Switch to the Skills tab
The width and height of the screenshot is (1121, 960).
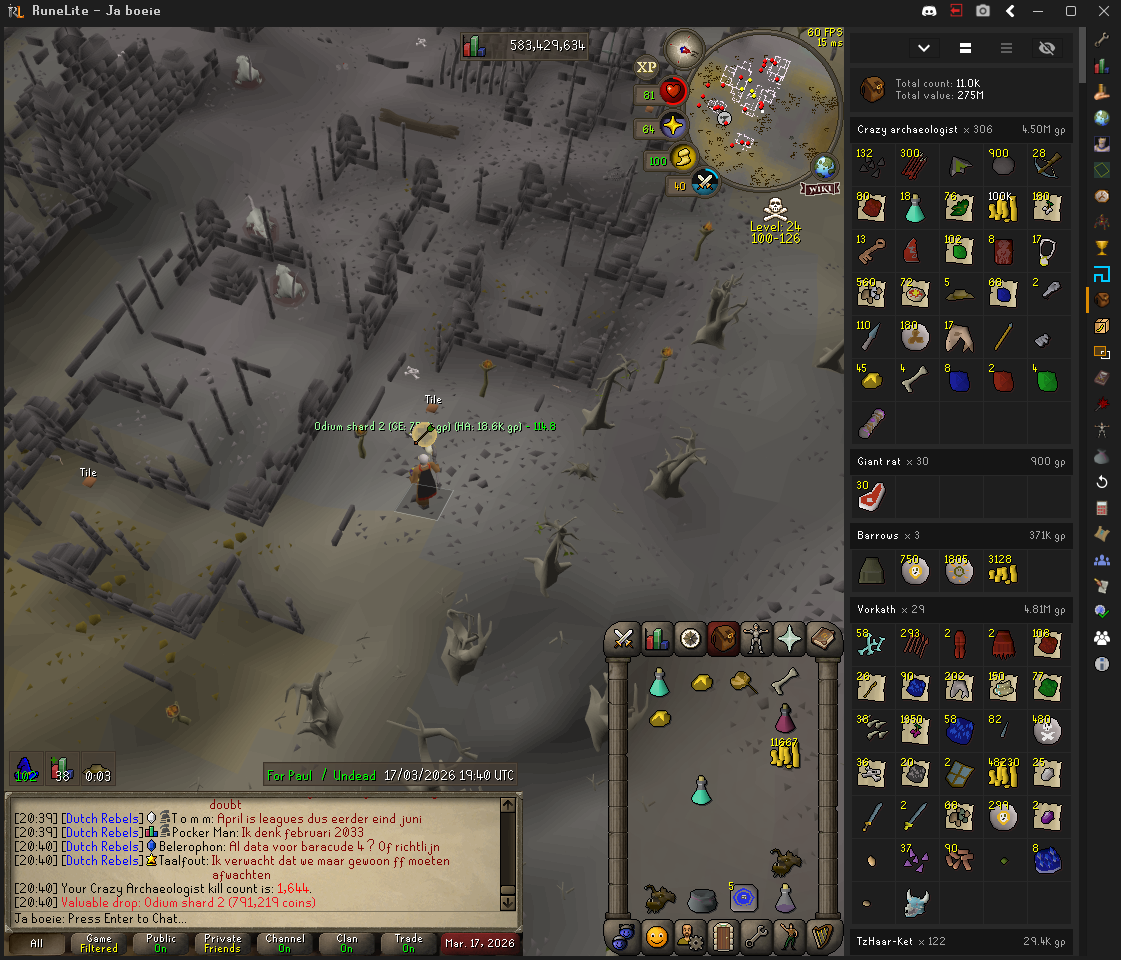[657, 638]
